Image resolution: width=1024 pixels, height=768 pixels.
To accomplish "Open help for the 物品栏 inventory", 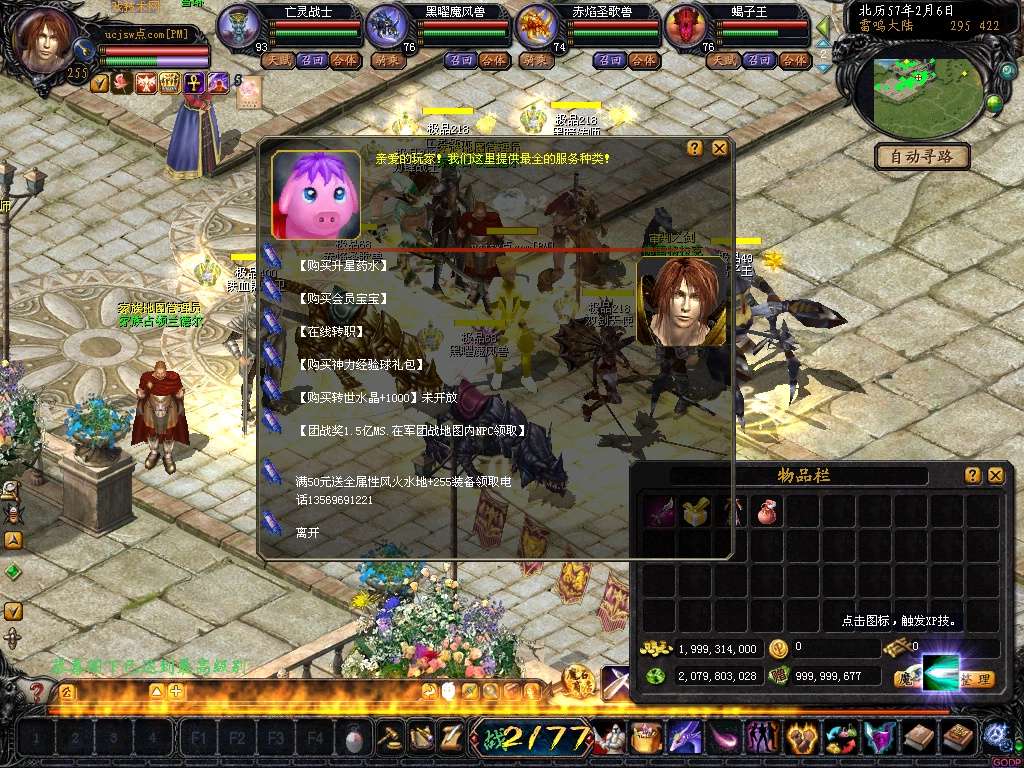I will pyautogui.click(x=972, y=476).
